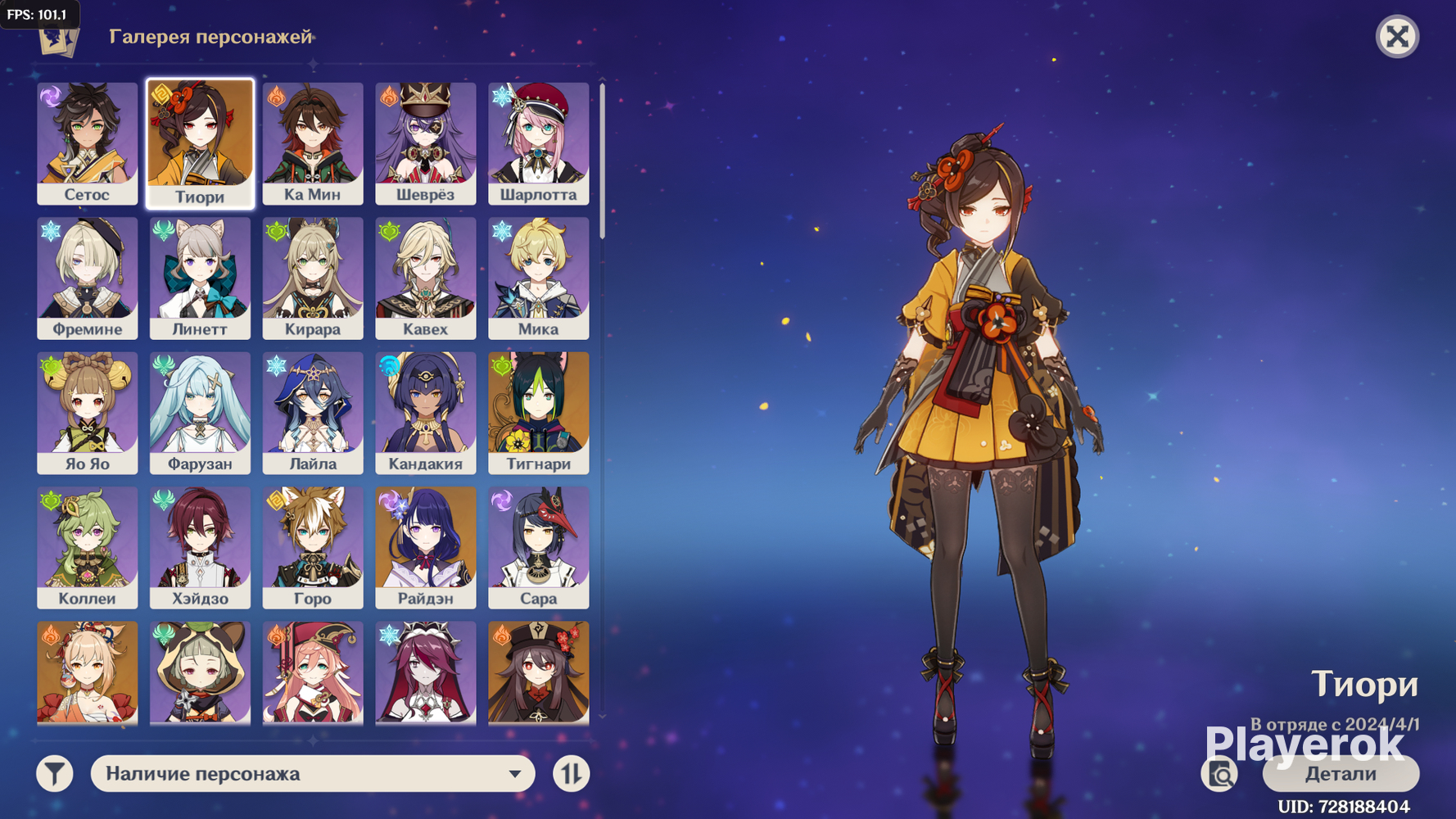
Task: Select the Шеврёз character card
Action: pos(425,143)
